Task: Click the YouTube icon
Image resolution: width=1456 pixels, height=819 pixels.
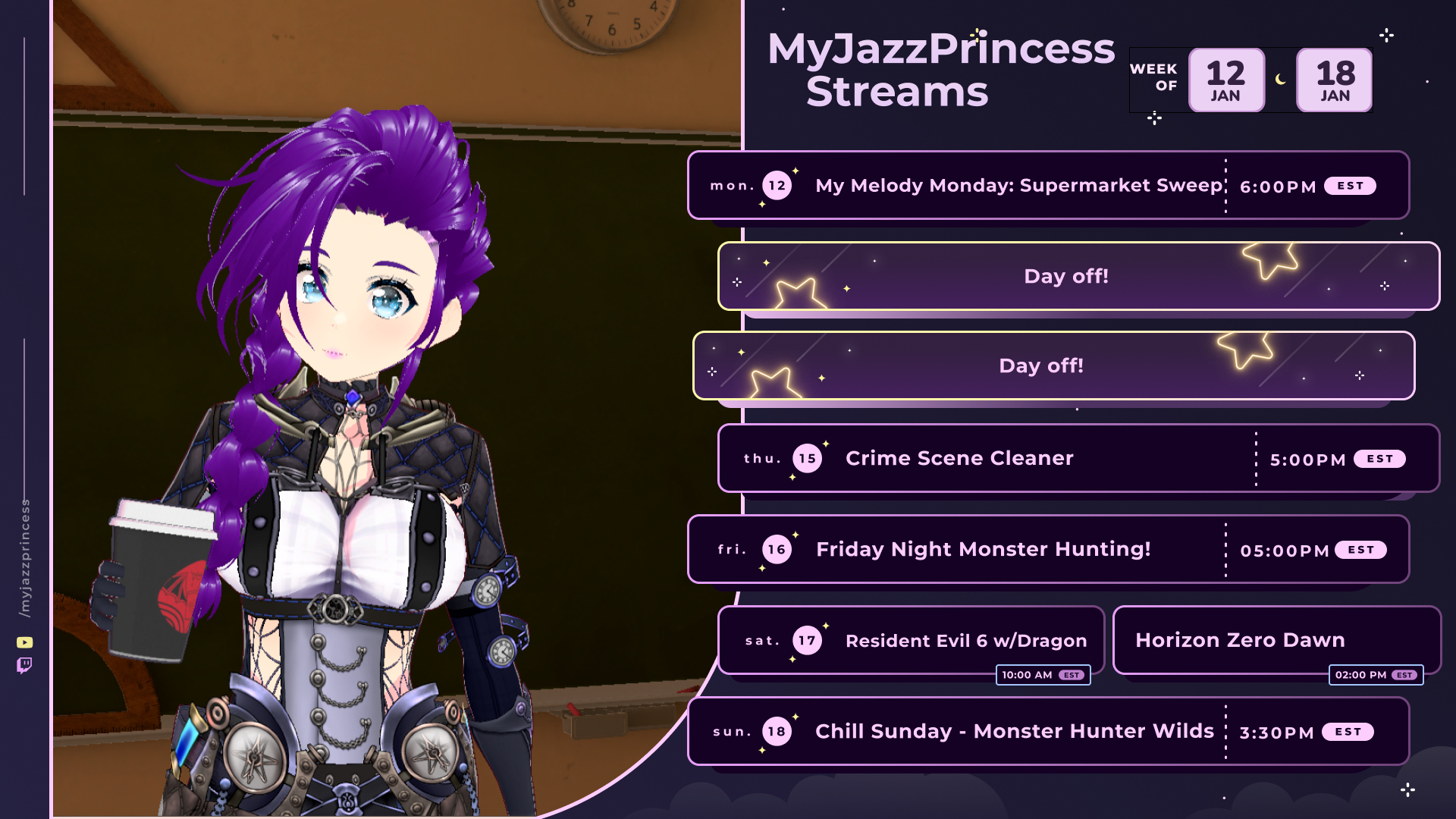Action: (25, 643)
